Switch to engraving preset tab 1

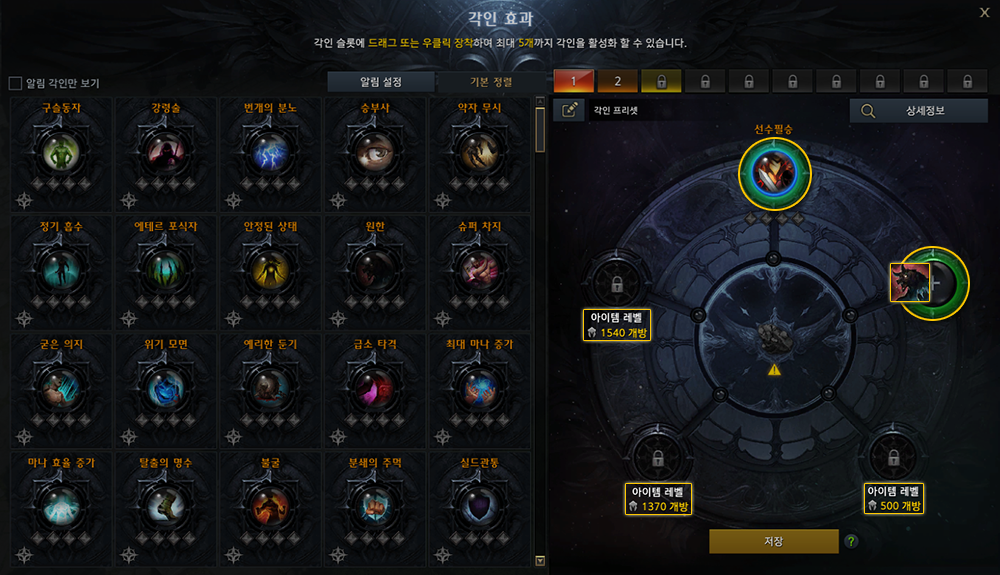point(574,81)
